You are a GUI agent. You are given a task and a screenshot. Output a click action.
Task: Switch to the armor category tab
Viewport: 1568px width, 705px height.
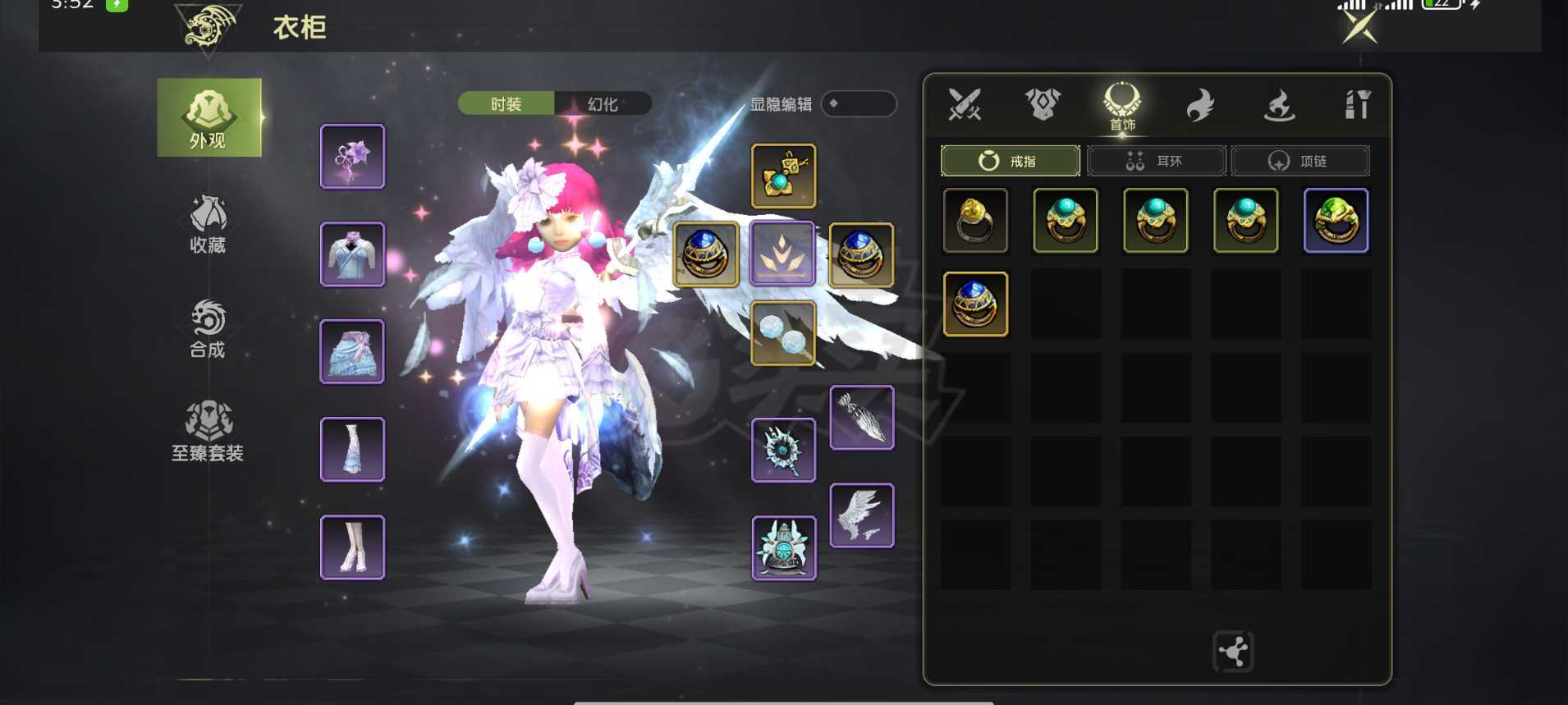pyautogui.click(x=1043, y=105)
